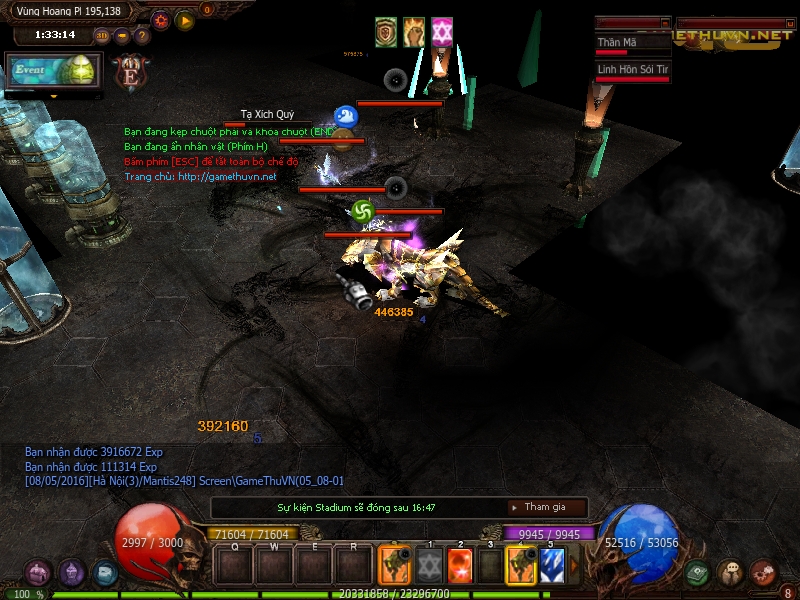800x600 pixels.
Task: Open the chat bubble button
Action: click(x=731, y=573)
